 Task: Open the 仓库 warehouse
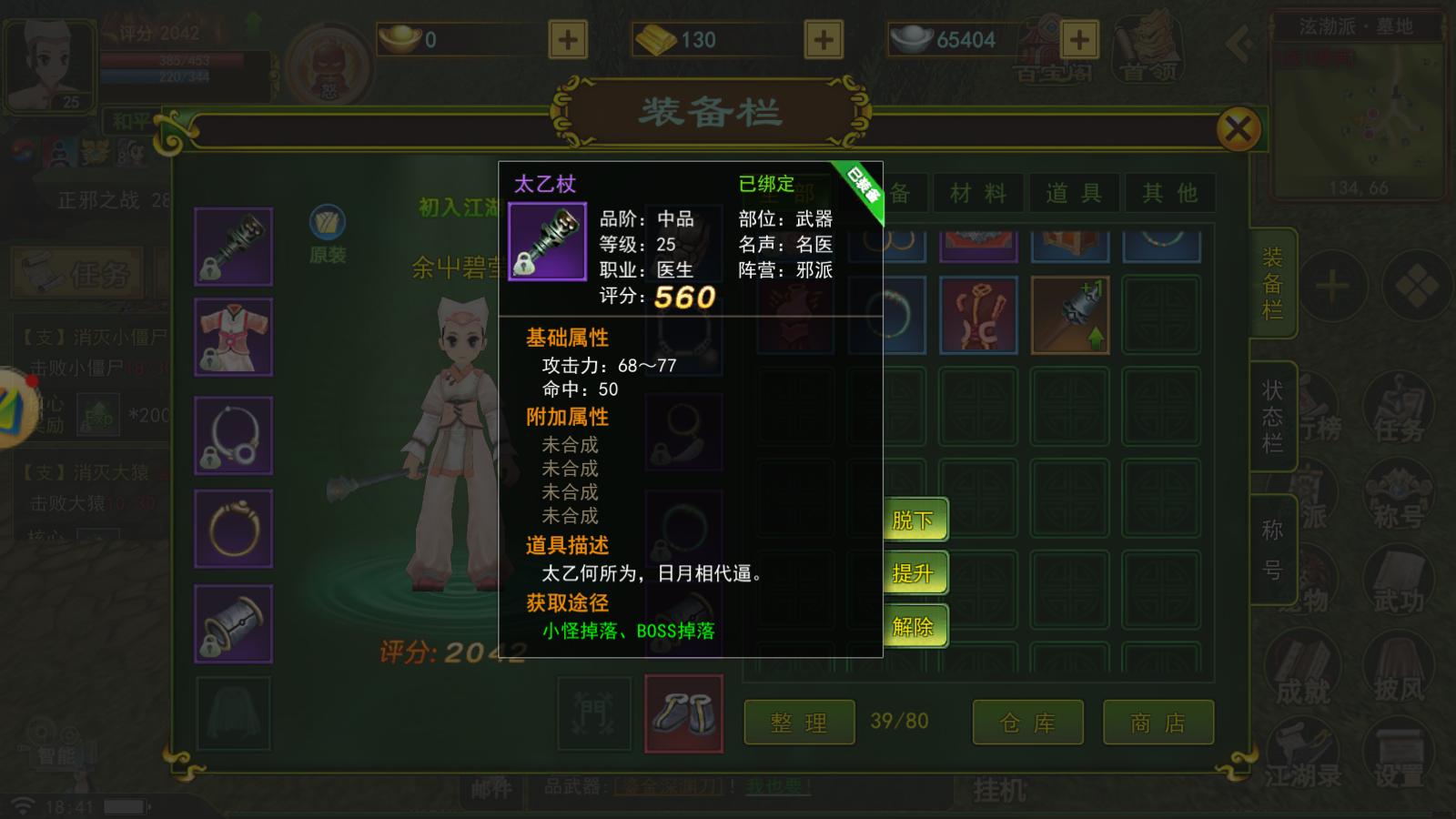point(1027,722)
